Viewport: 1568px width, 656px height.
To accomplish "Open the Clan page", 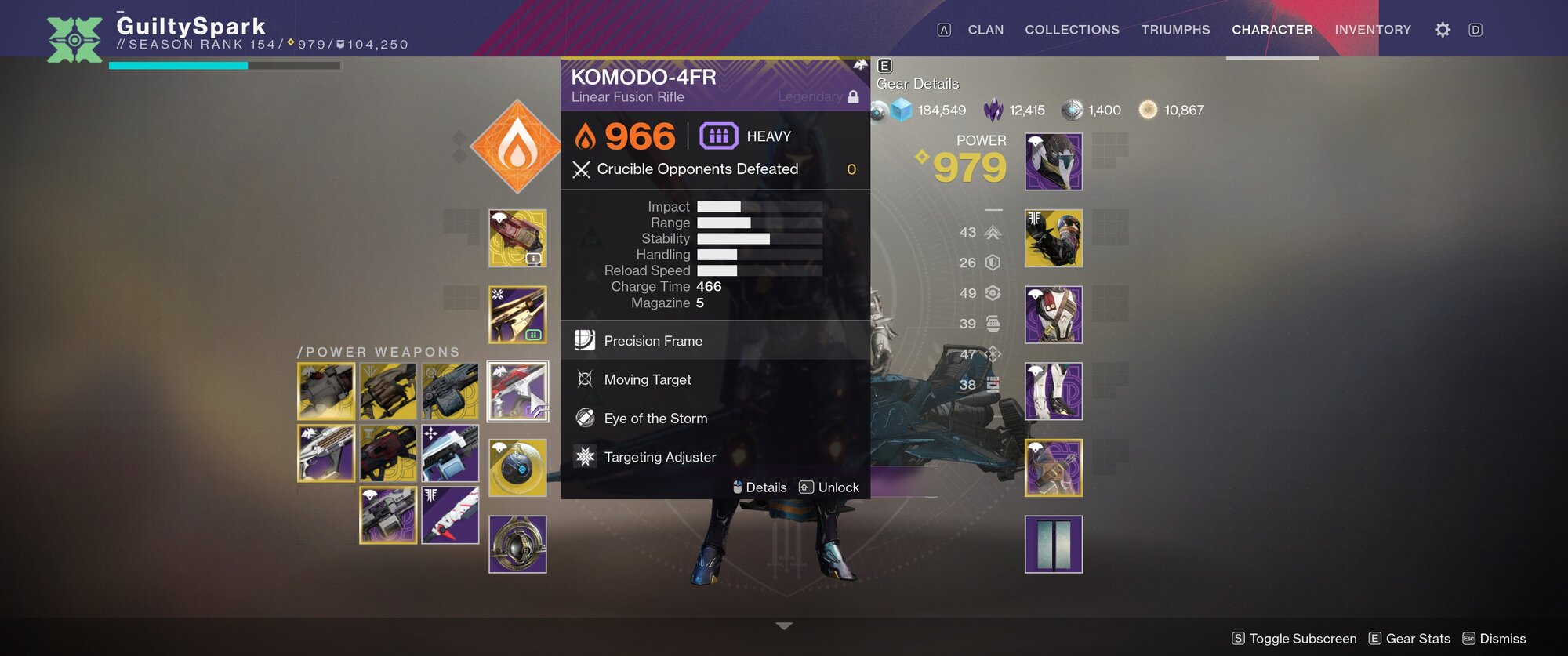I will 985,30.
